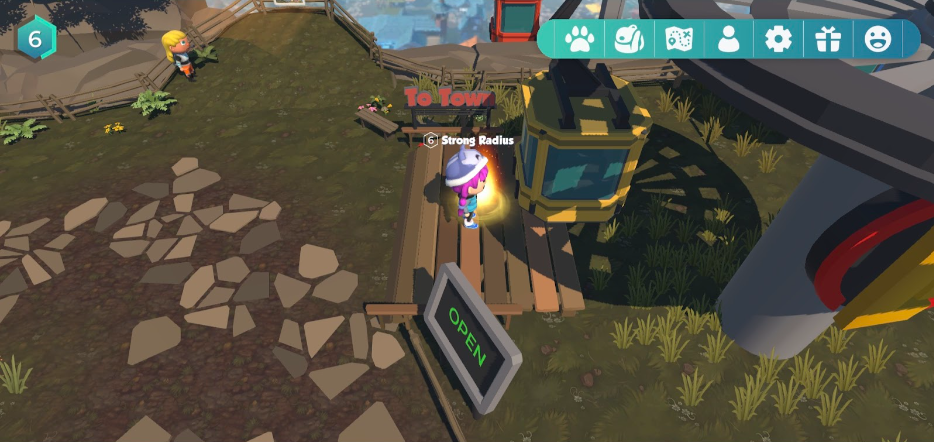Open the pets menu paw icon
Image resolution: width=934 pixels, height=442 pixels.
pos(579,39)
